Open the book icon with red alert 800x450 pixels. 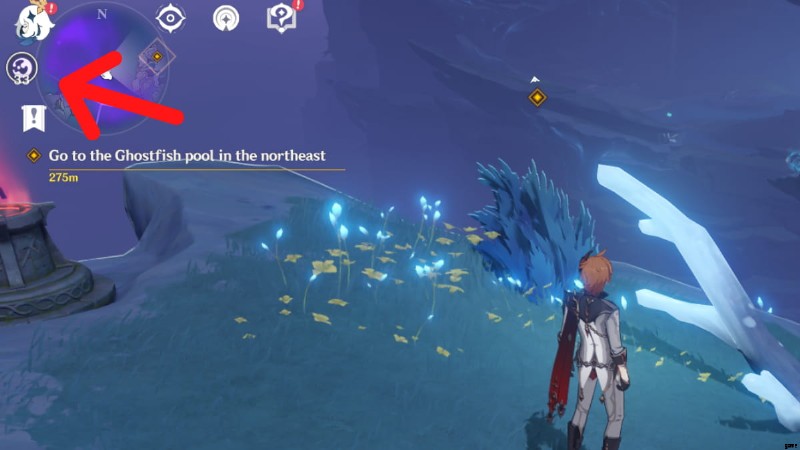(x=282, y=17)
